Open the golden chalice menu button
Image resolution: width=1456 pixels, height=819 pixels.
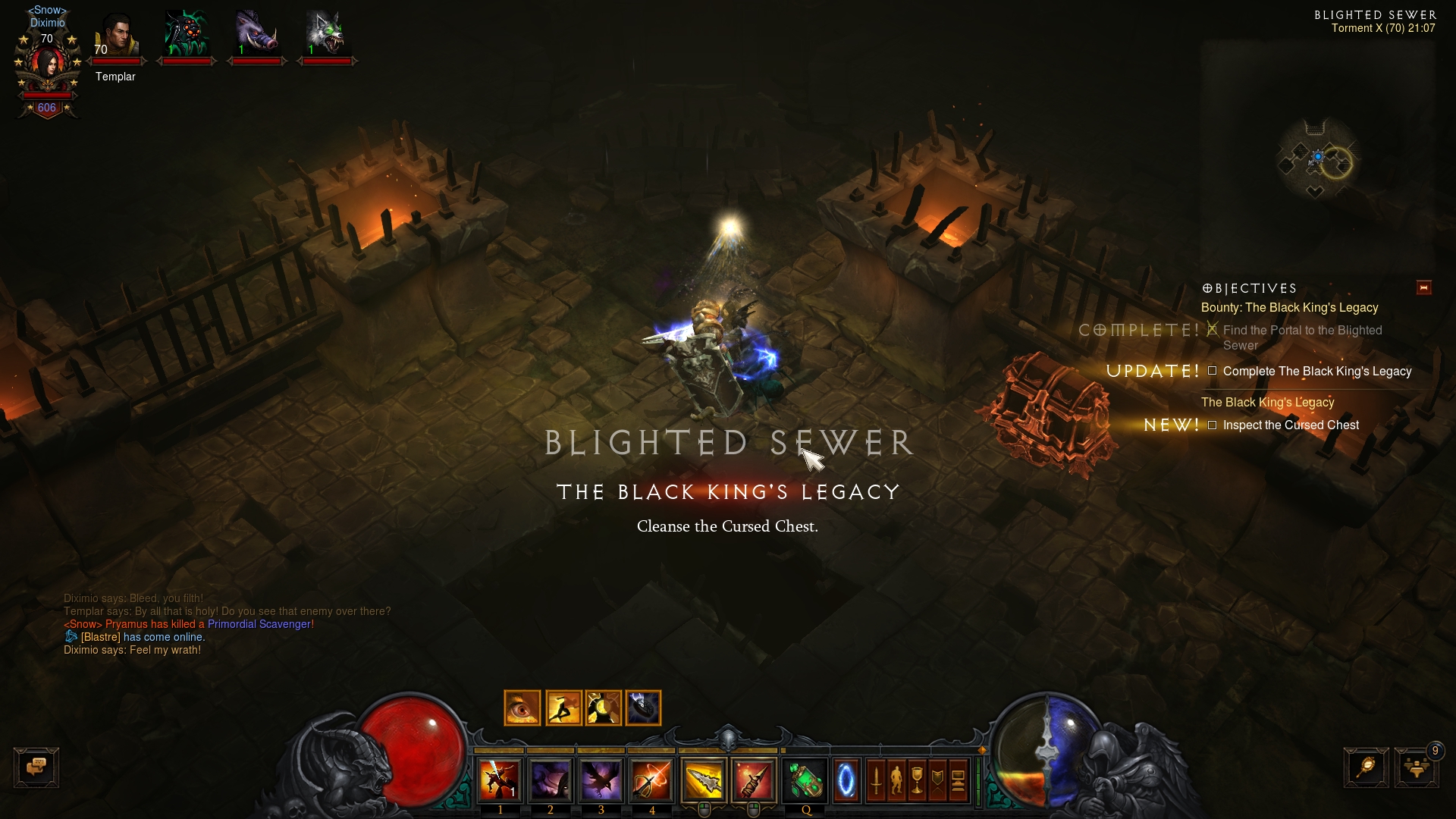point(917,780)
